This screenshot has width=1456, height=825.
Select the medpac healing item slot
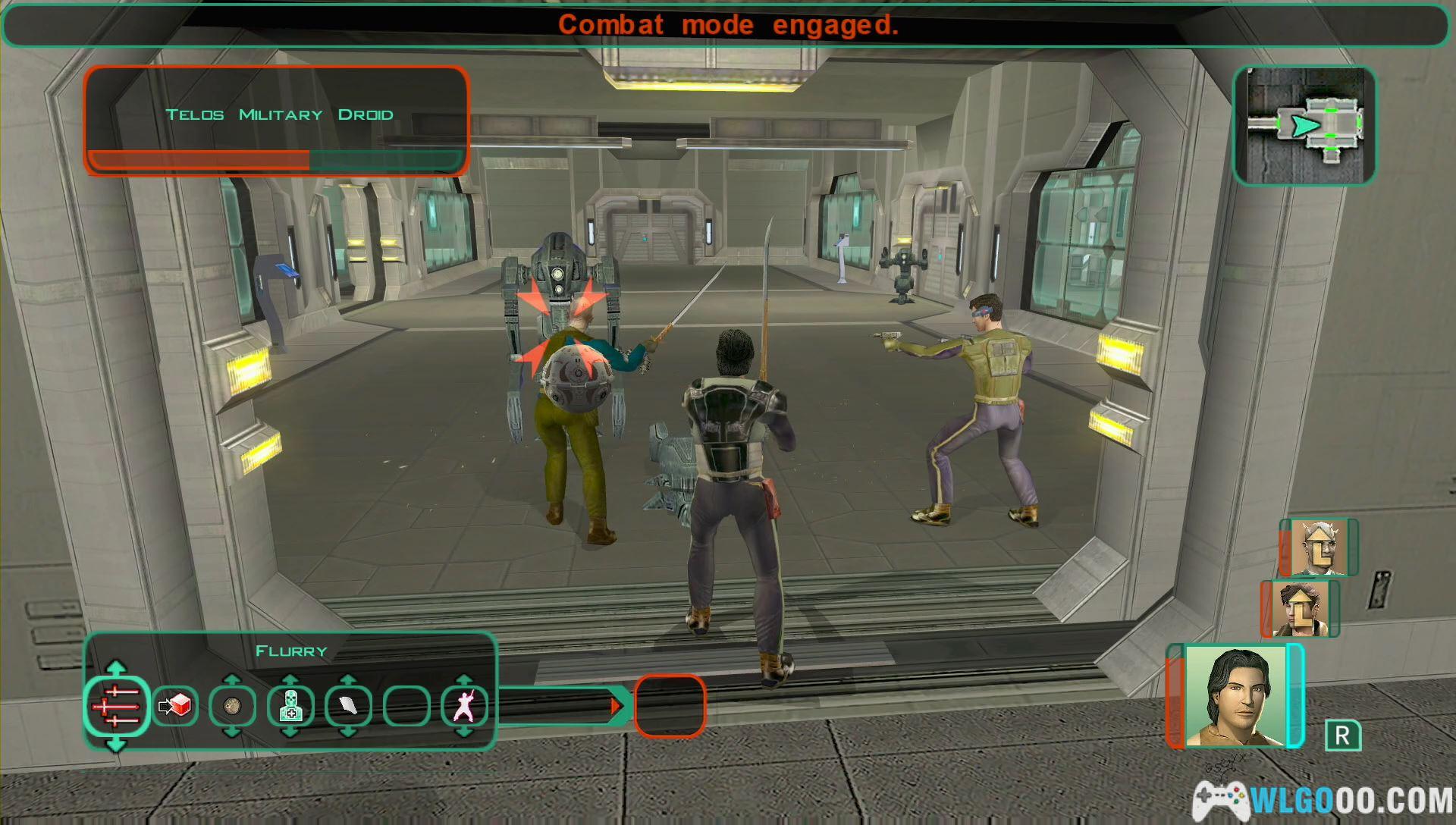[x=290, y=707]
